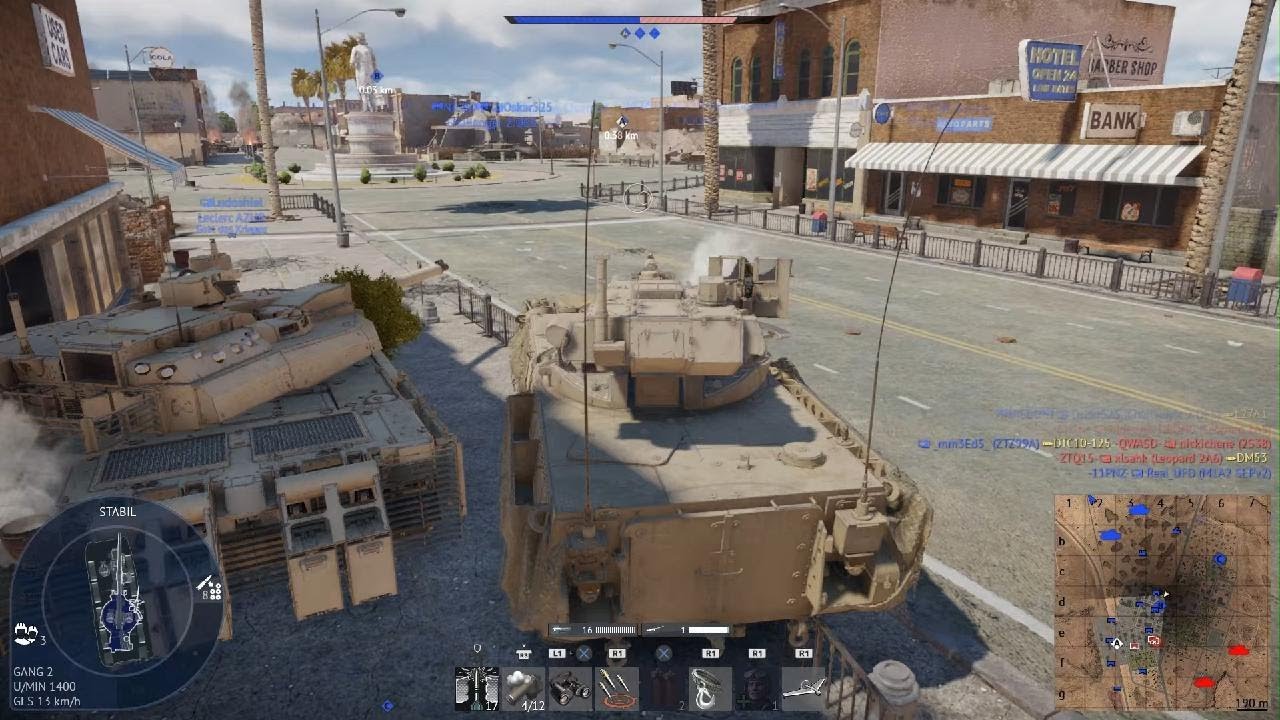Image resolution: width=1280 pixels, height=720 pixels.
Task: Open binoculars view via the L1 binoculars icon
Action: [571, 687]
